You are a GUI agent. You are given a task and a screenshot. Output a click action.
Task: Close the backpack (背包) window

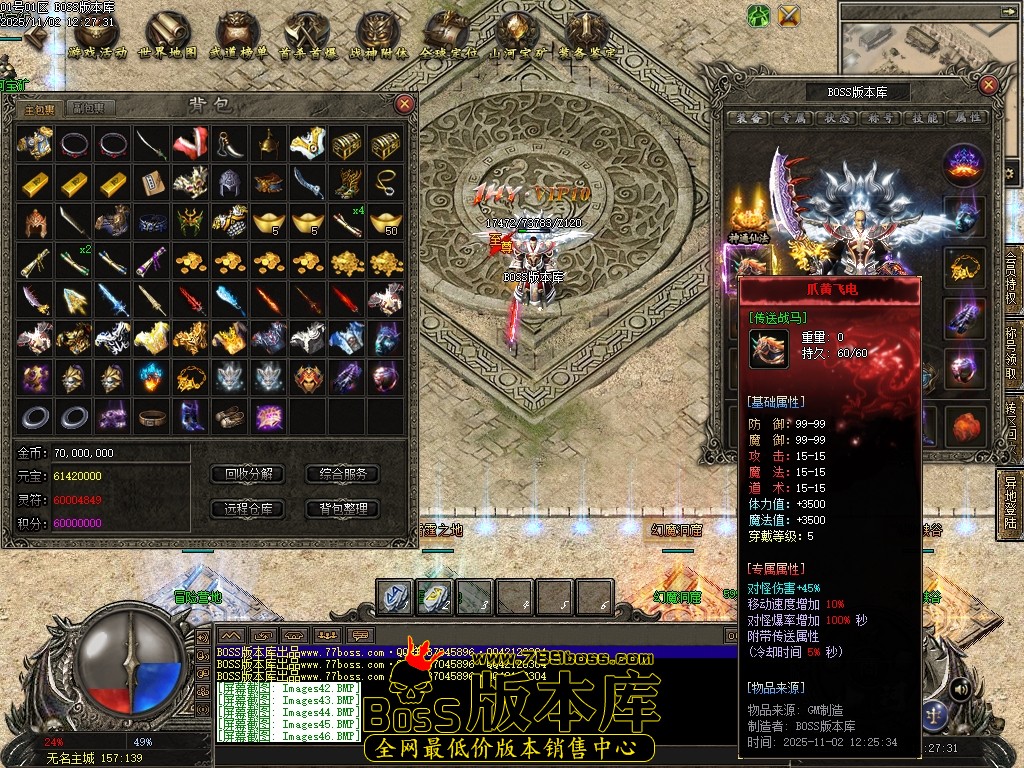(404, 103)
